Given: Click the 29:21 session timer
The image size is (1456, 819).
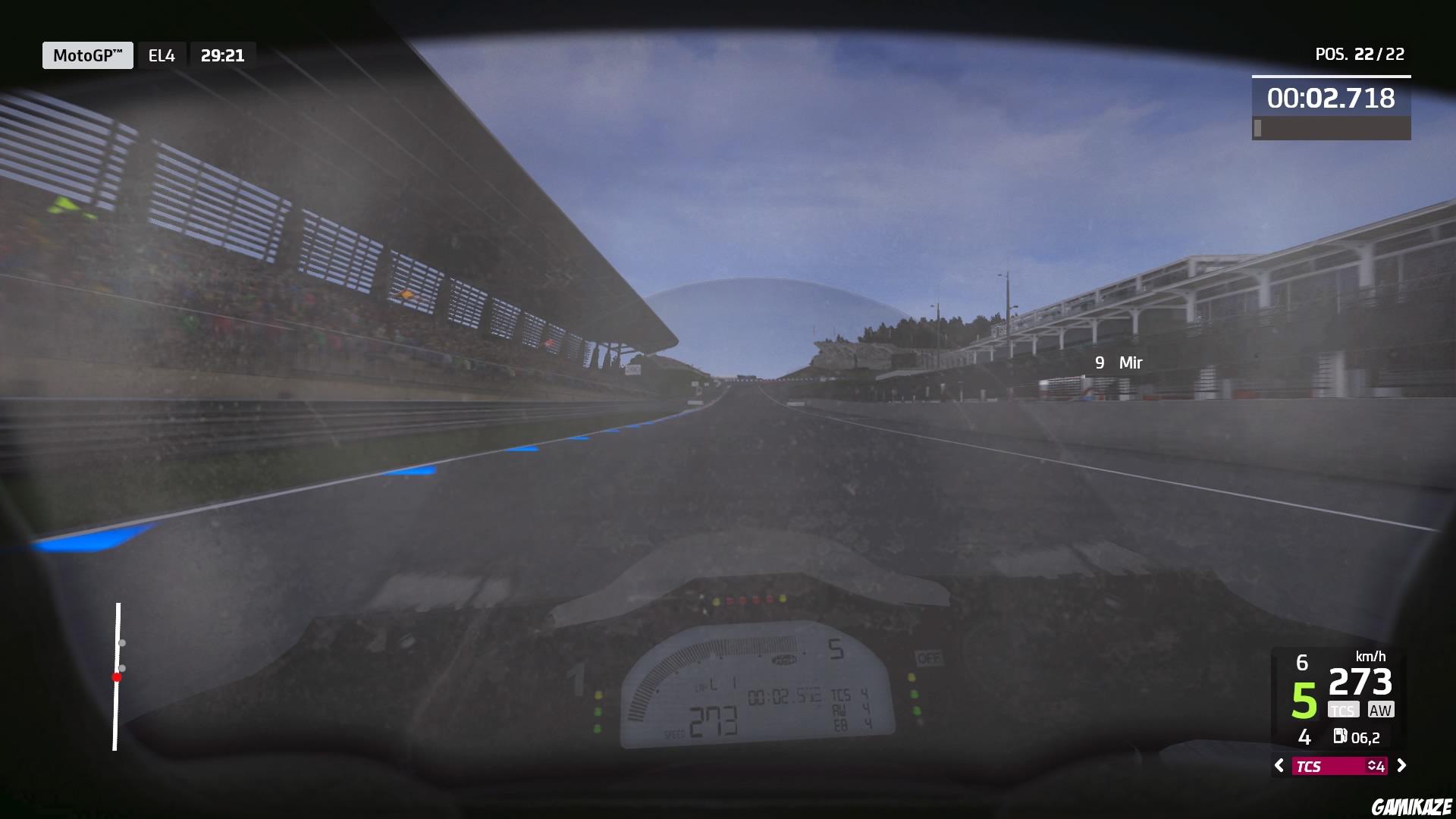Looking at the screenshot, I should 222,55.
